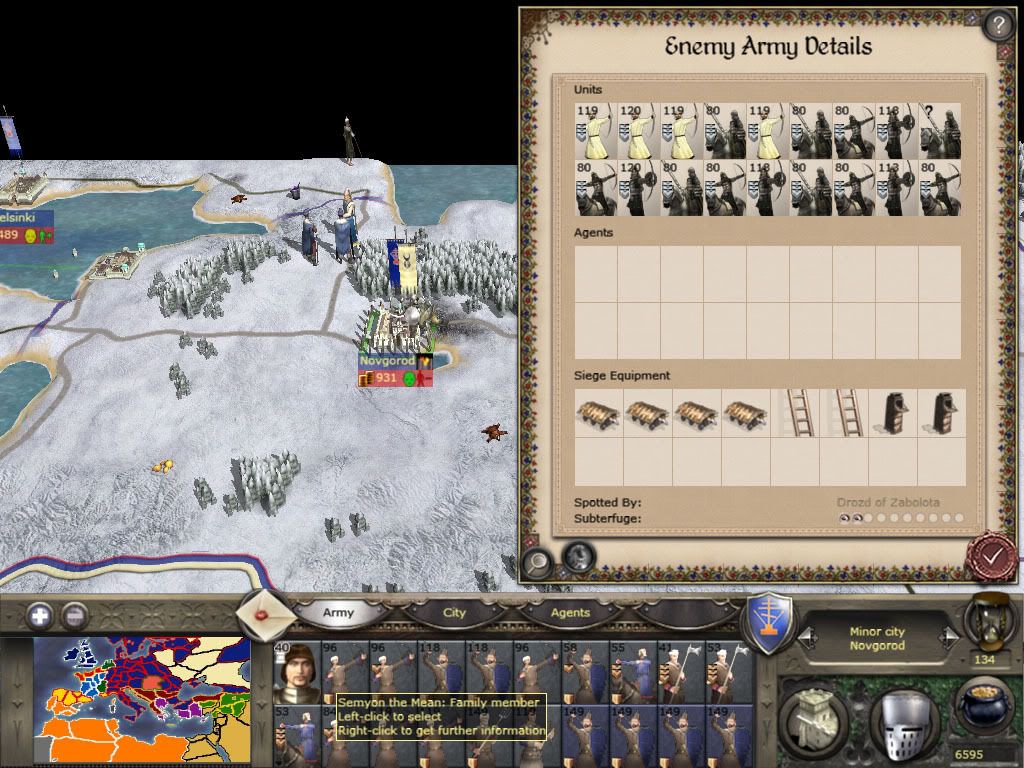This screenshot has width=1024, height=768.
Task: Go to next settlement with right arrow
Action: coord(947,636)
